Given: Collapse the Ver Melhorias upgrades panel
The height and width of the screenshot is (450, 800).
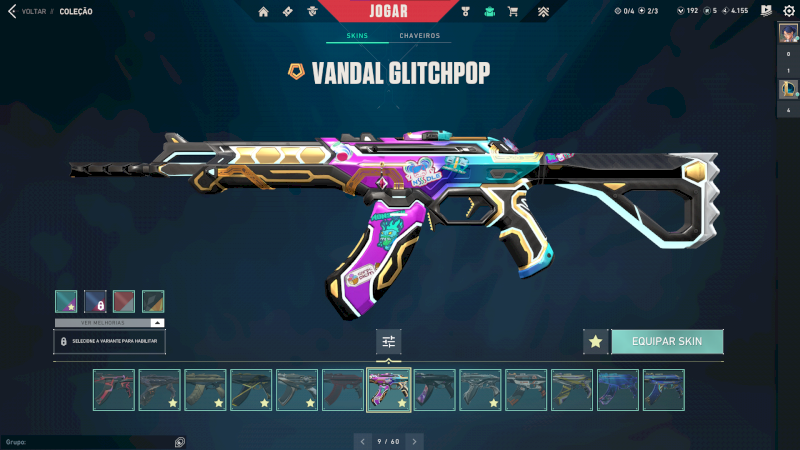Looking at the screenshot, I should [x=157, y=323].
